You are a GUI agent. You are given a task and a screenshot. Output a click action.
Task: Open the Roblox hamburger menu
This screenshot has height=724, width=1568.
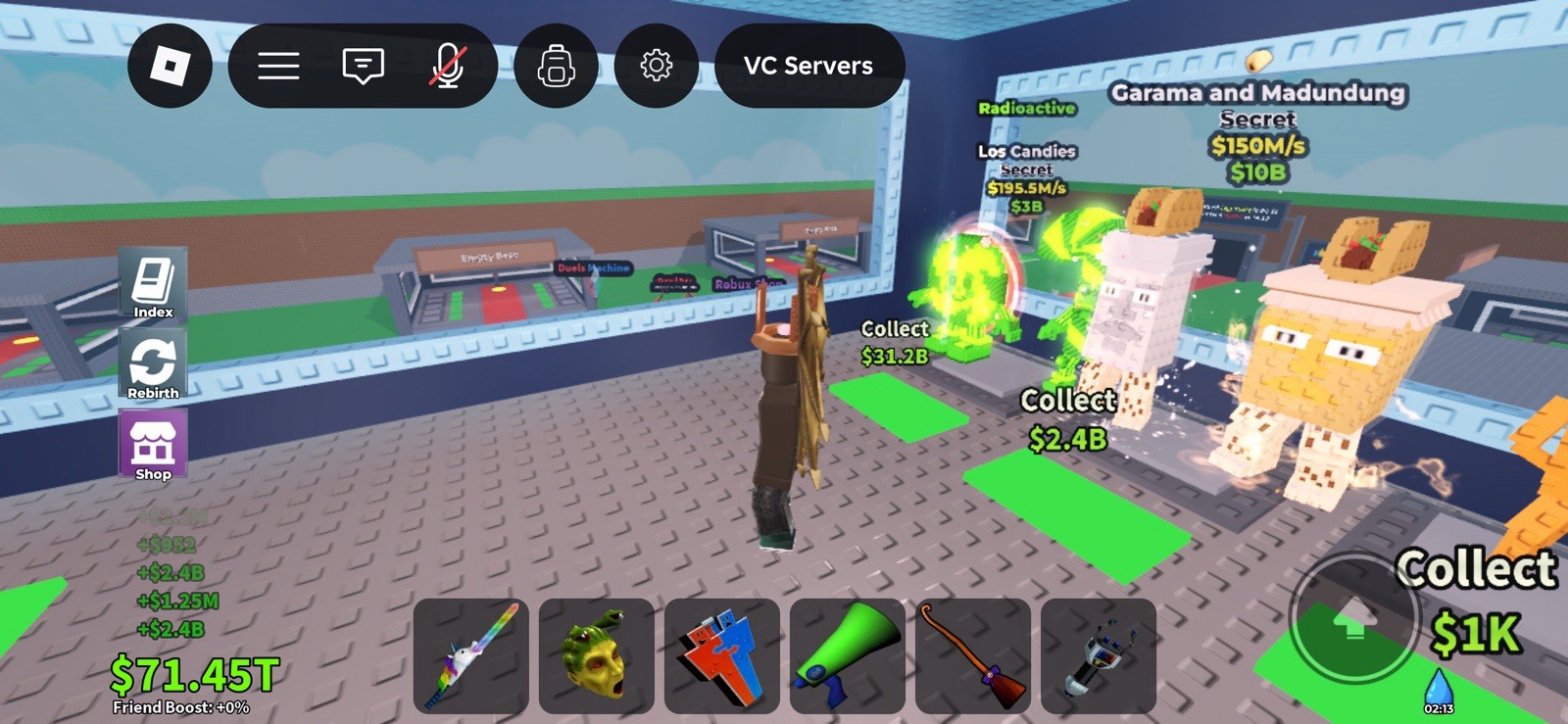[279, 65]
